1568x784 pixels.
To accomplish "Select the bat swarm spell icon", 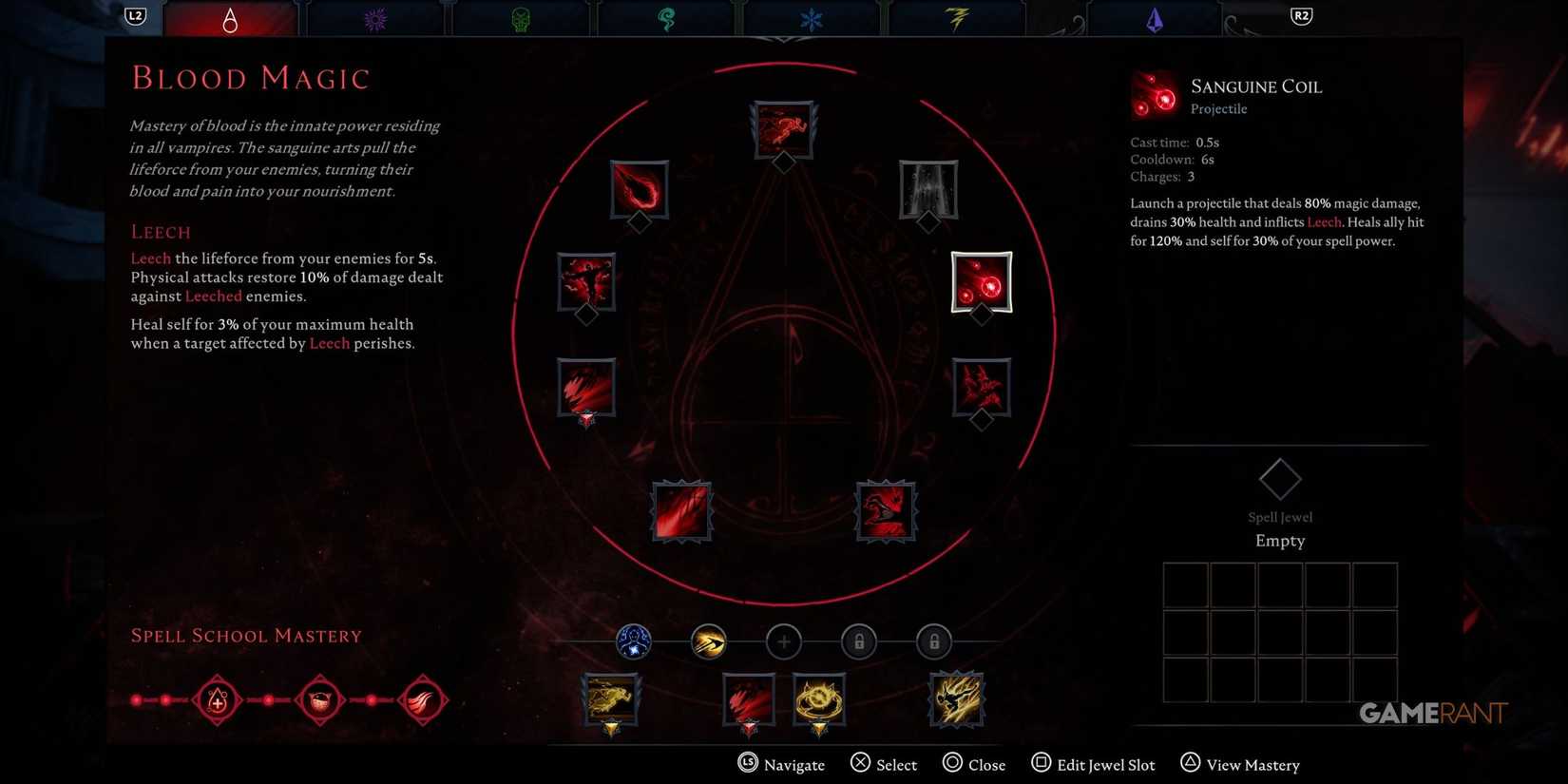I will pos(981,388).
